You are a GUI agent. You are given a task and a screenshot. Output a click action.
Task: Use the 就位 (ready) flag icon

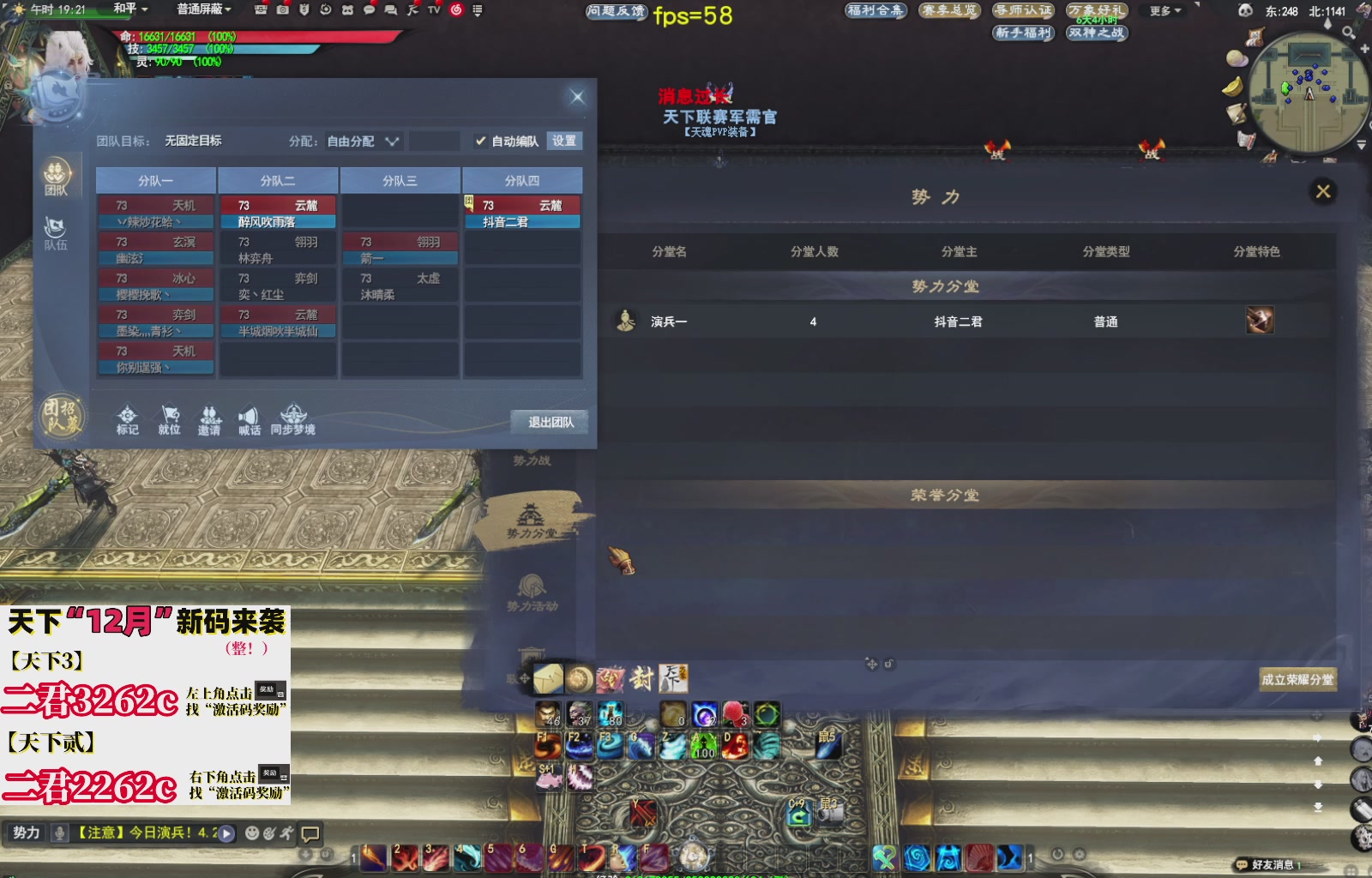(x=170, y=414)
